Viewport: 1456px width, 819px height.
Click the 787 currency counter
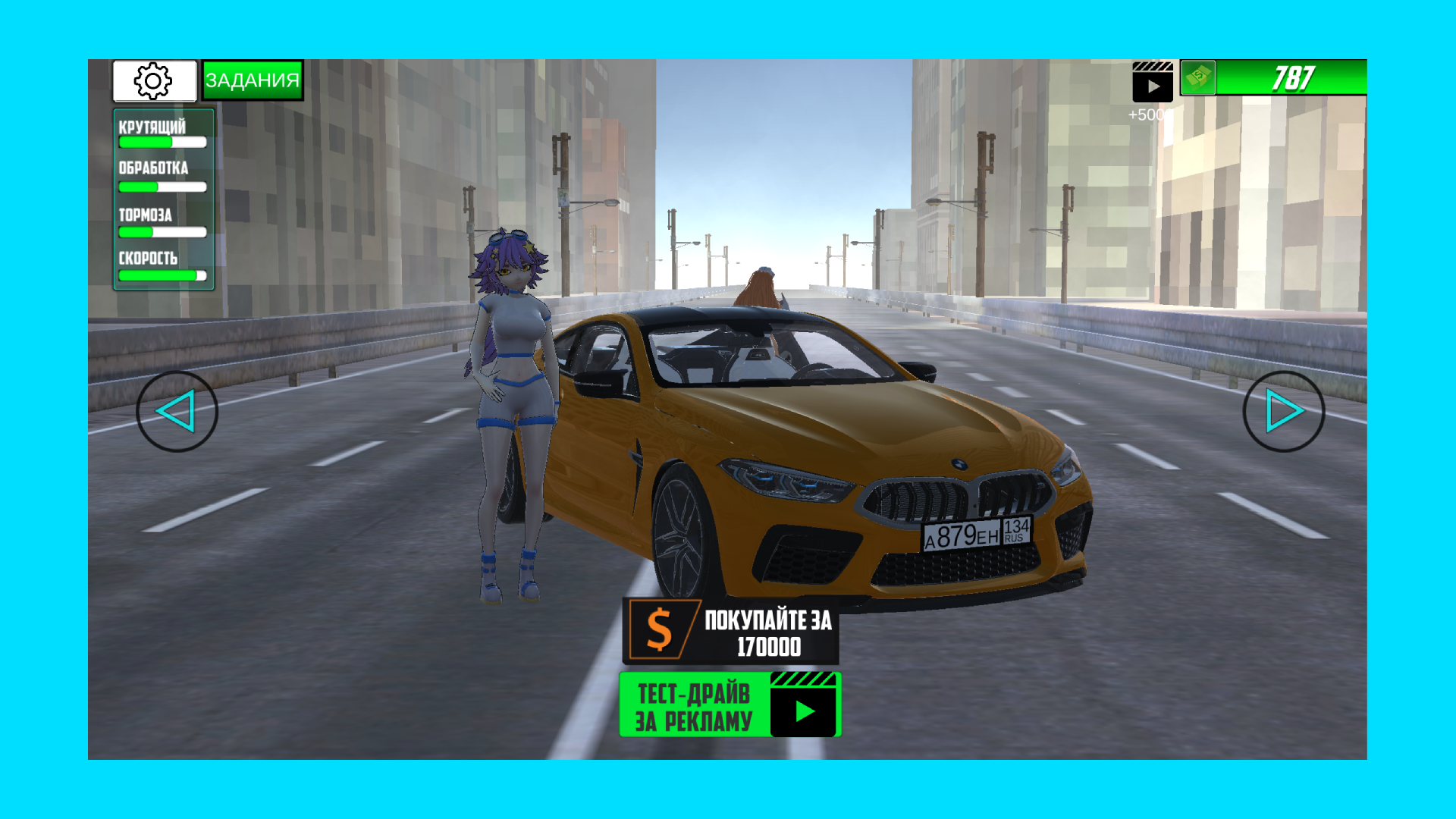pos(1295,77)
